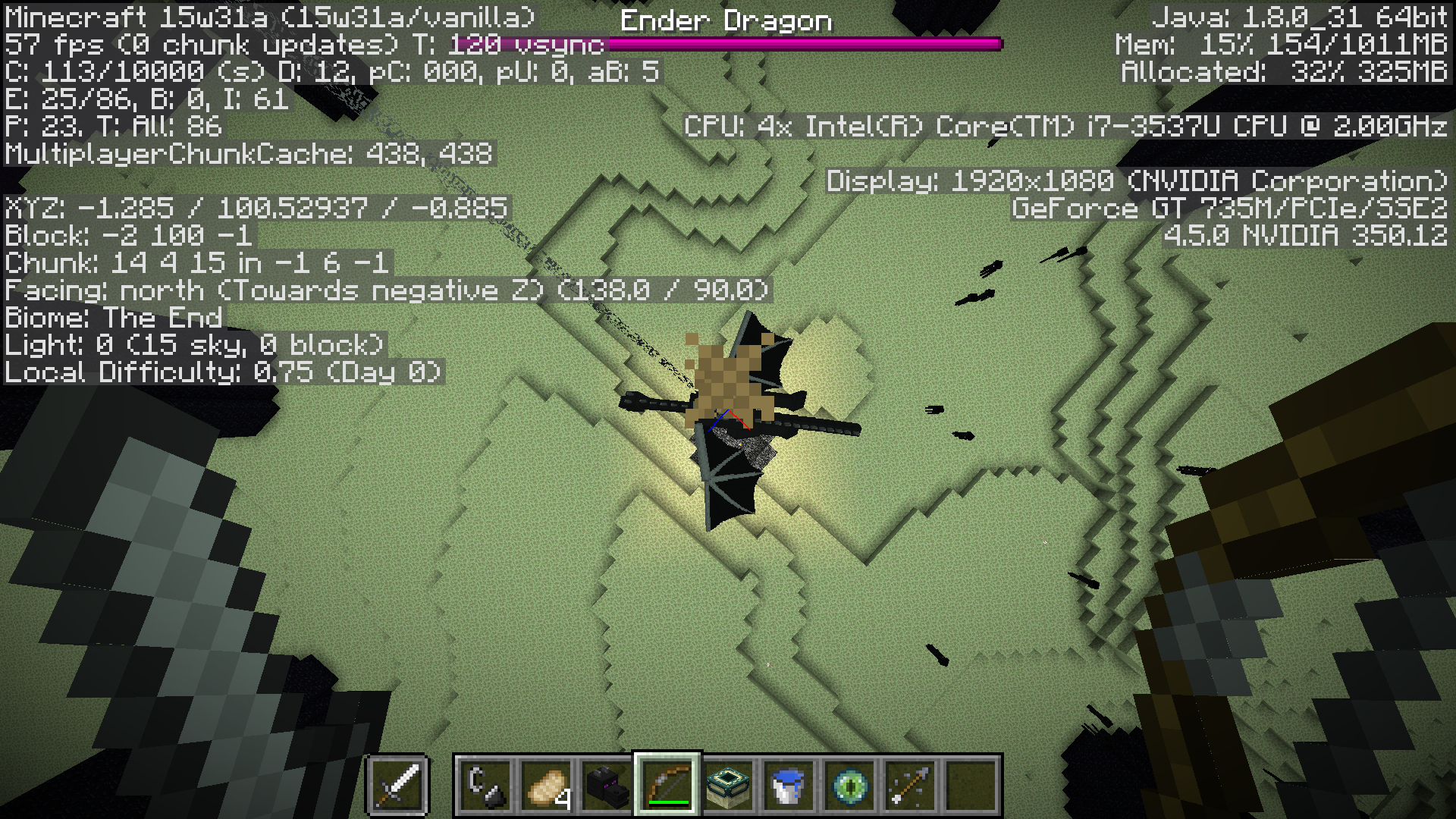This screenshot has height=819, width=1456.
Task: Select the dragon head hotbar slot
Action: (x=607, y=786)
